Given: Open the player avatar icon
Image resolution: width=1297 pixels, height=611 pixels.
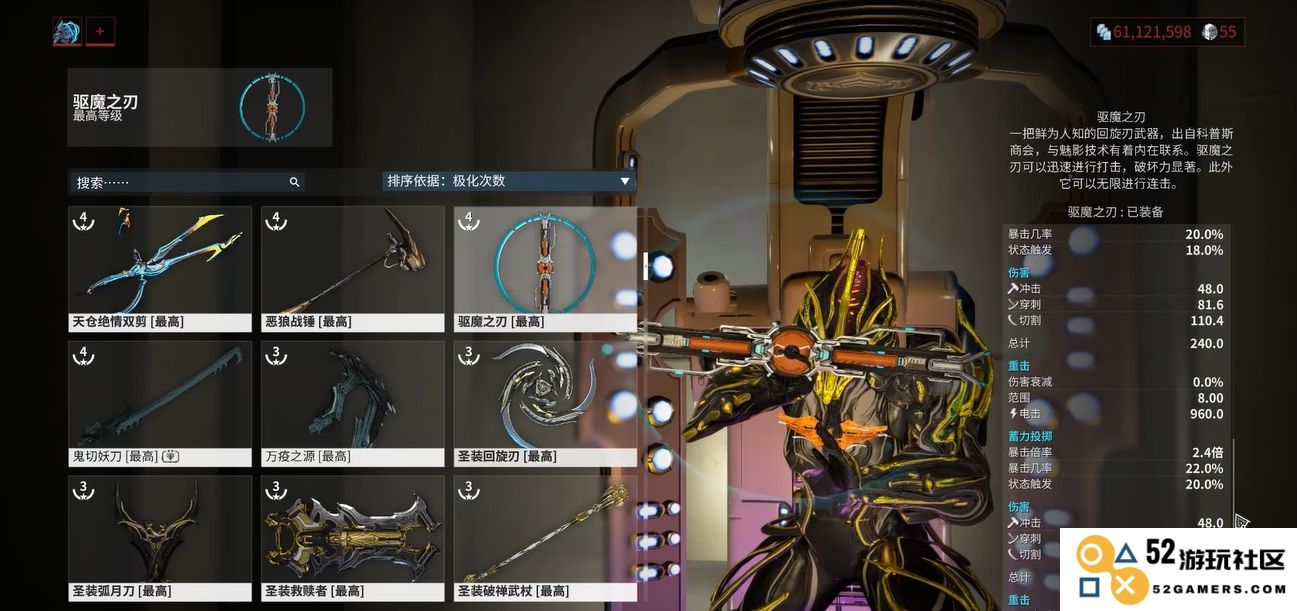Looking at the screenshot, I should (67, 31).
